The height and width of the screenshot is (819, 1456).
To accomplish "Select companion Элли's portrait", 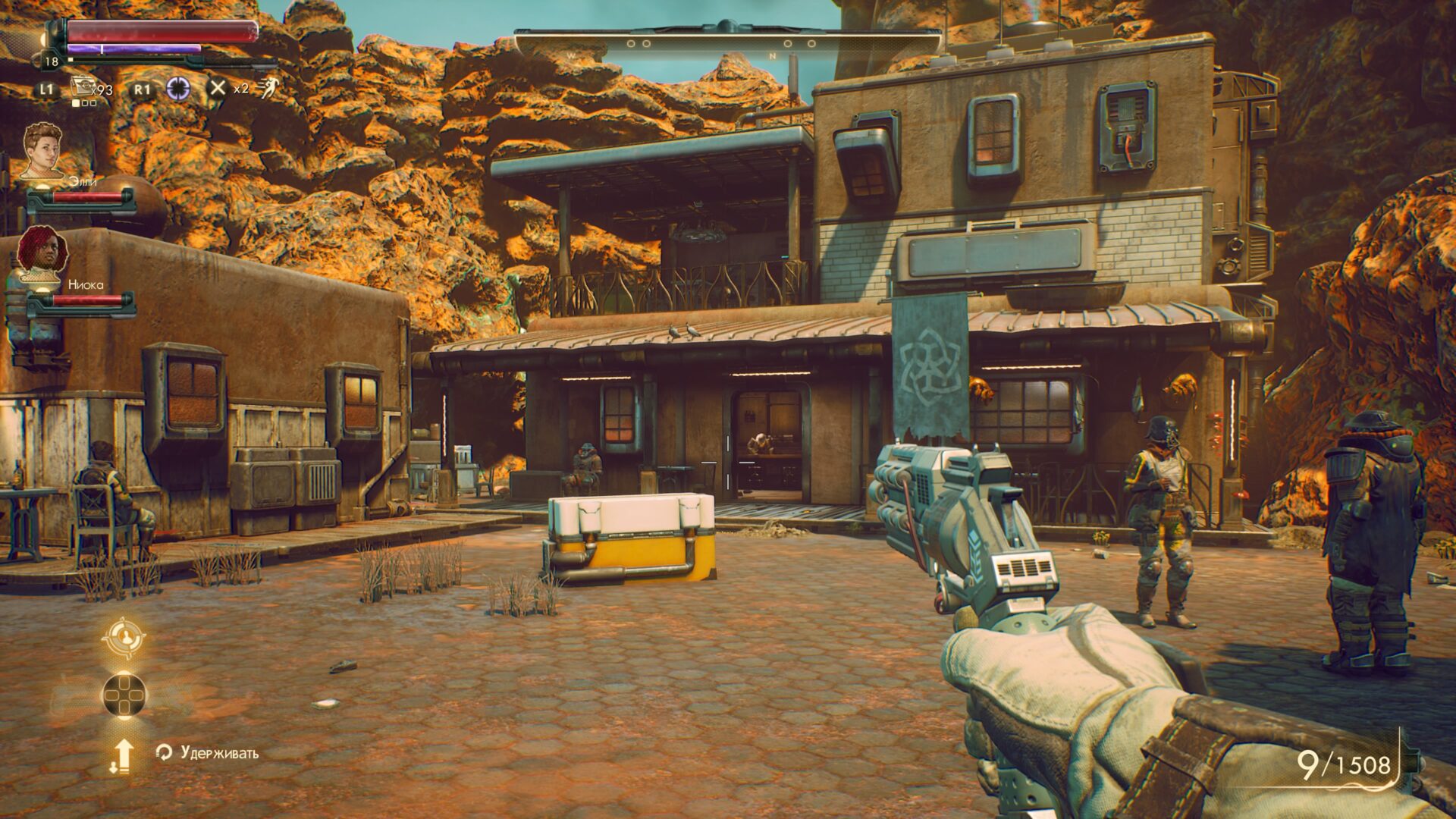I will (x=42, y=150).
